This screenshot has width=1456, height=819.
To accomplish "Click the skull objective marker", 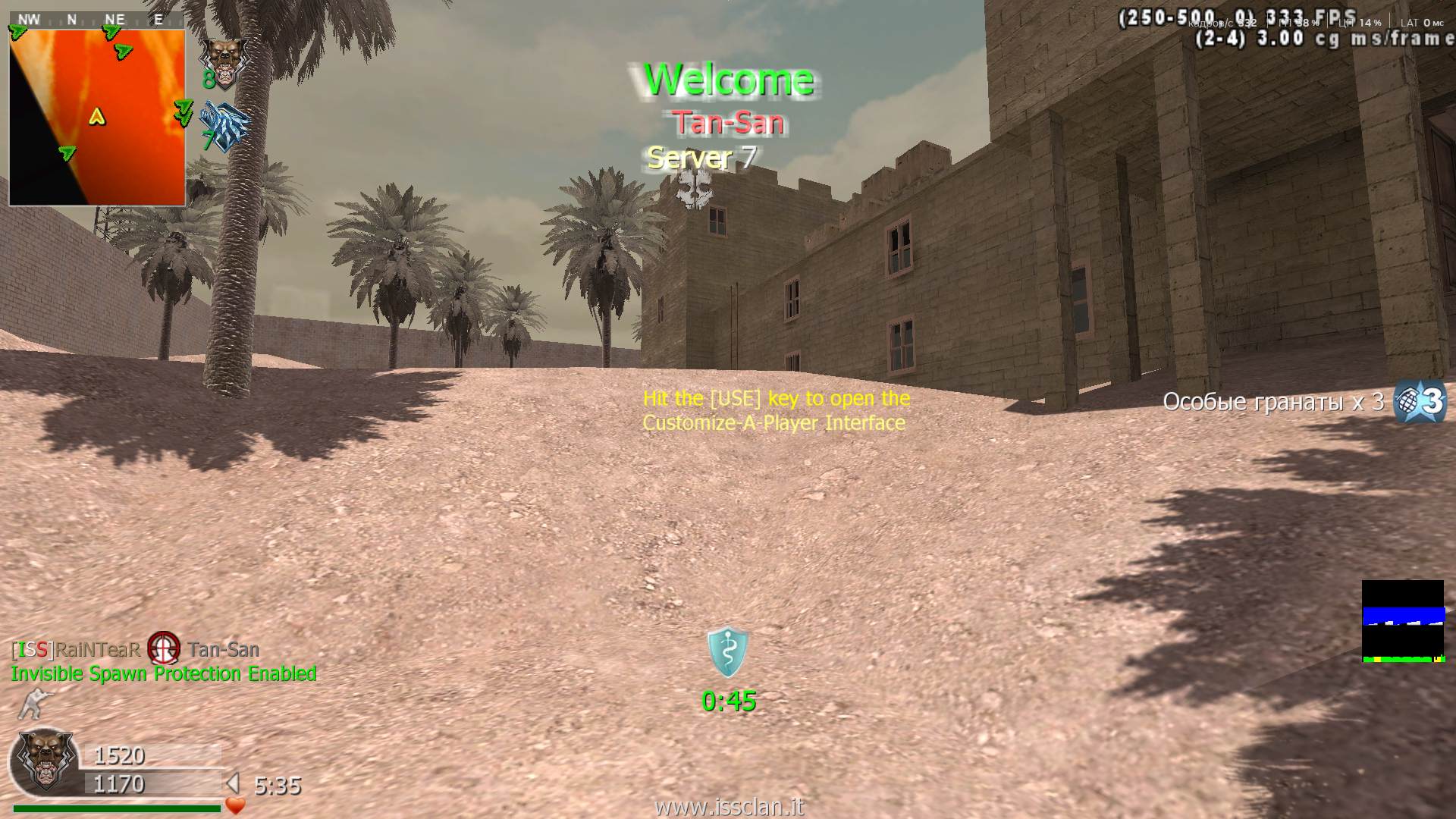I will click(694, 188).
